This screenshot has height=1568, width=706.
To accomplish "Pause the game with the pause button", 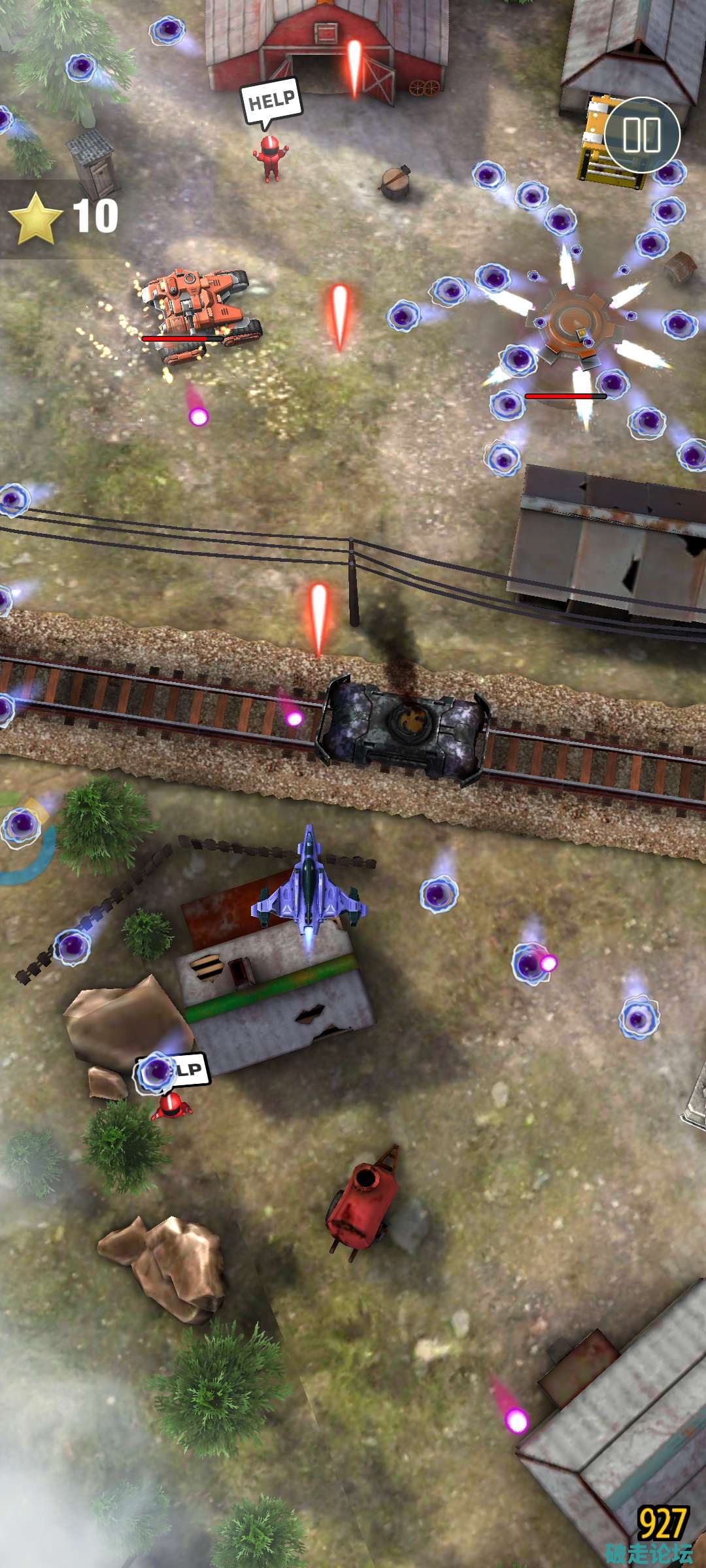I will 641,135.
